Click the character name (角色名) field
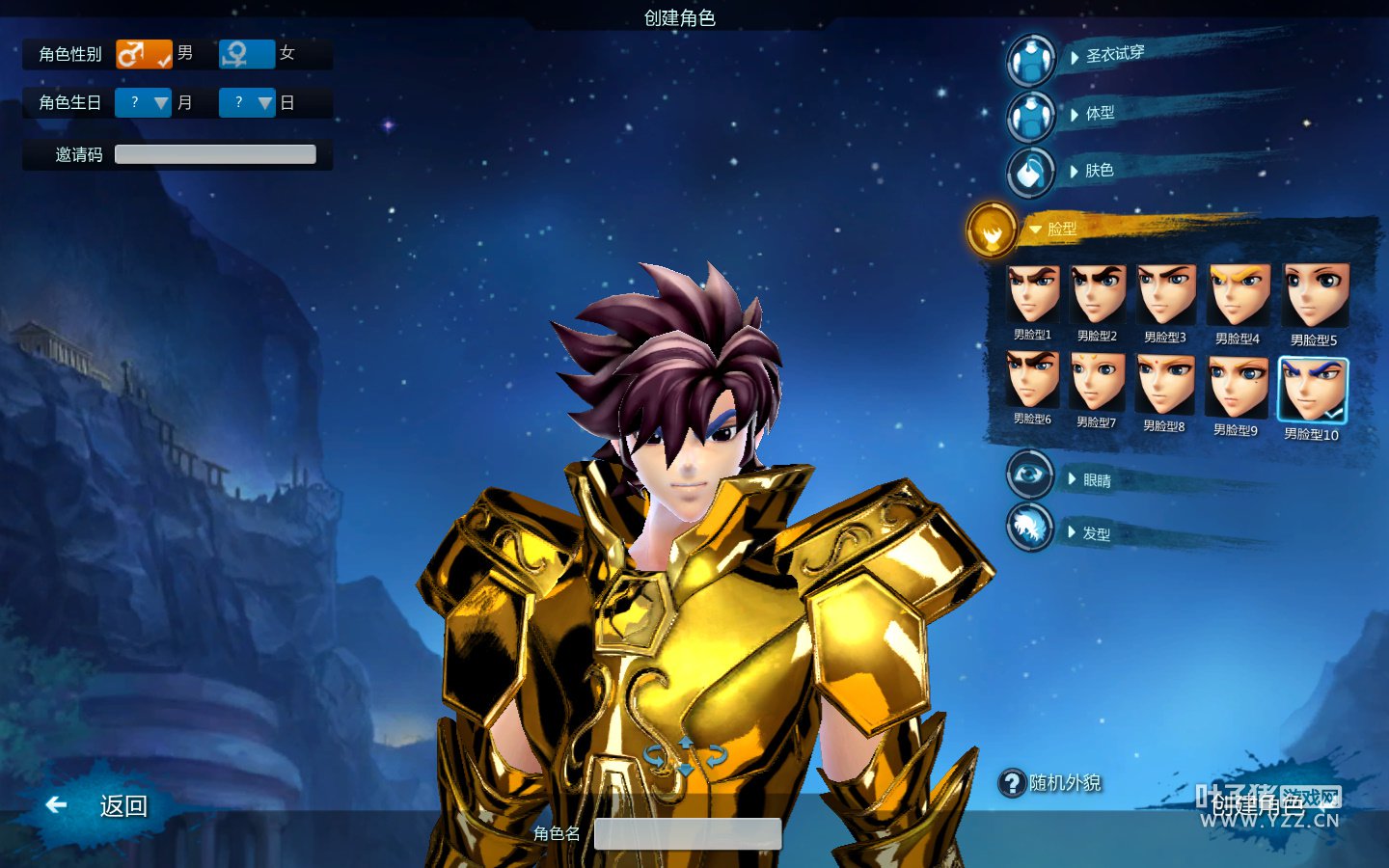Viewport: 1389px width, 868px height. (x=687, y=833)
